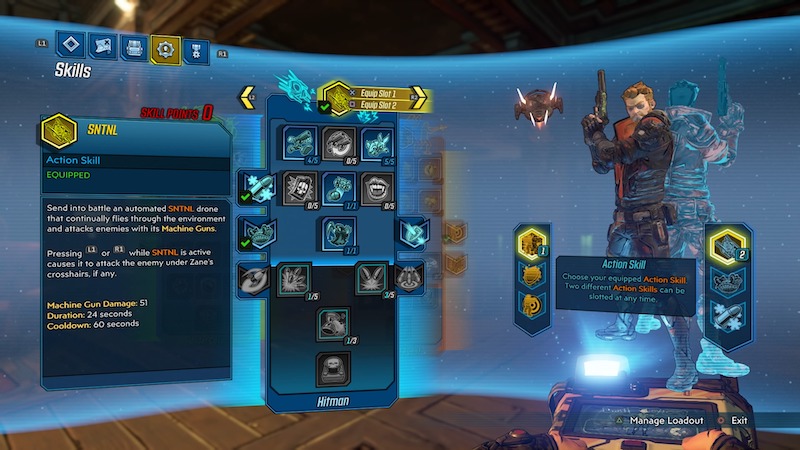Select the diamond-icon tab in the top bar
The height and width of the screenshot is (450, 800).
pyautogui.click(x=68, y=45)
